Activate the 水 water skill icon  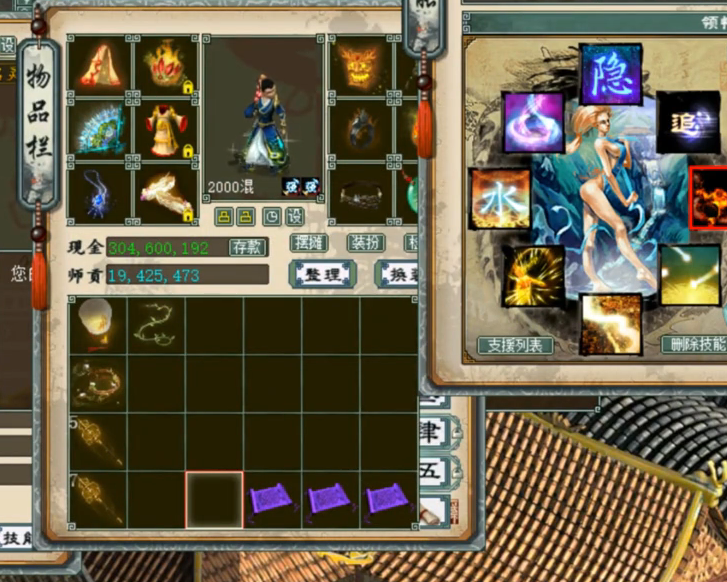click(x=500, y=198)
